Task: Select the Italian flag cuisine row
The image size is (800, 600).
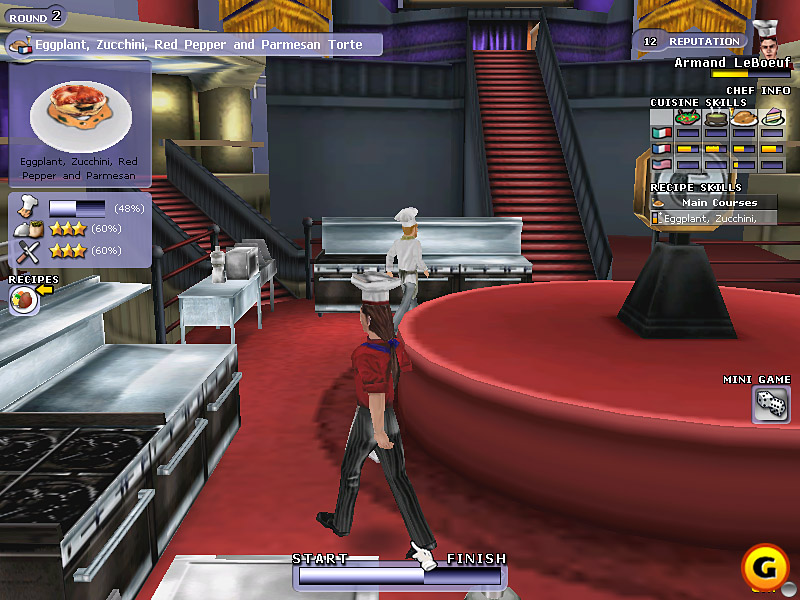Action: point(660,133)
